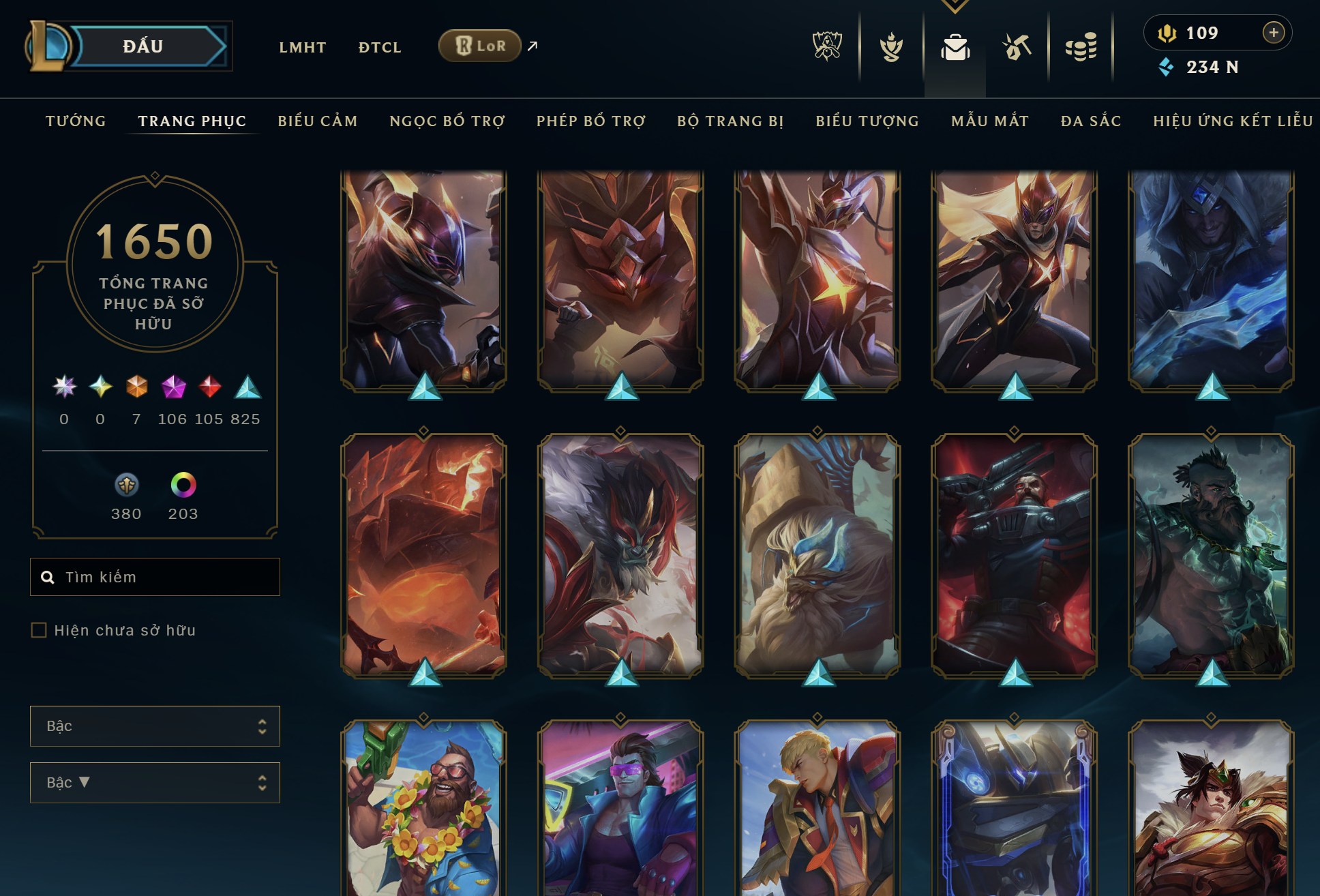
Task: Open the BIỂU TƯỢNG tab
Action: click(x=867, y=121)
